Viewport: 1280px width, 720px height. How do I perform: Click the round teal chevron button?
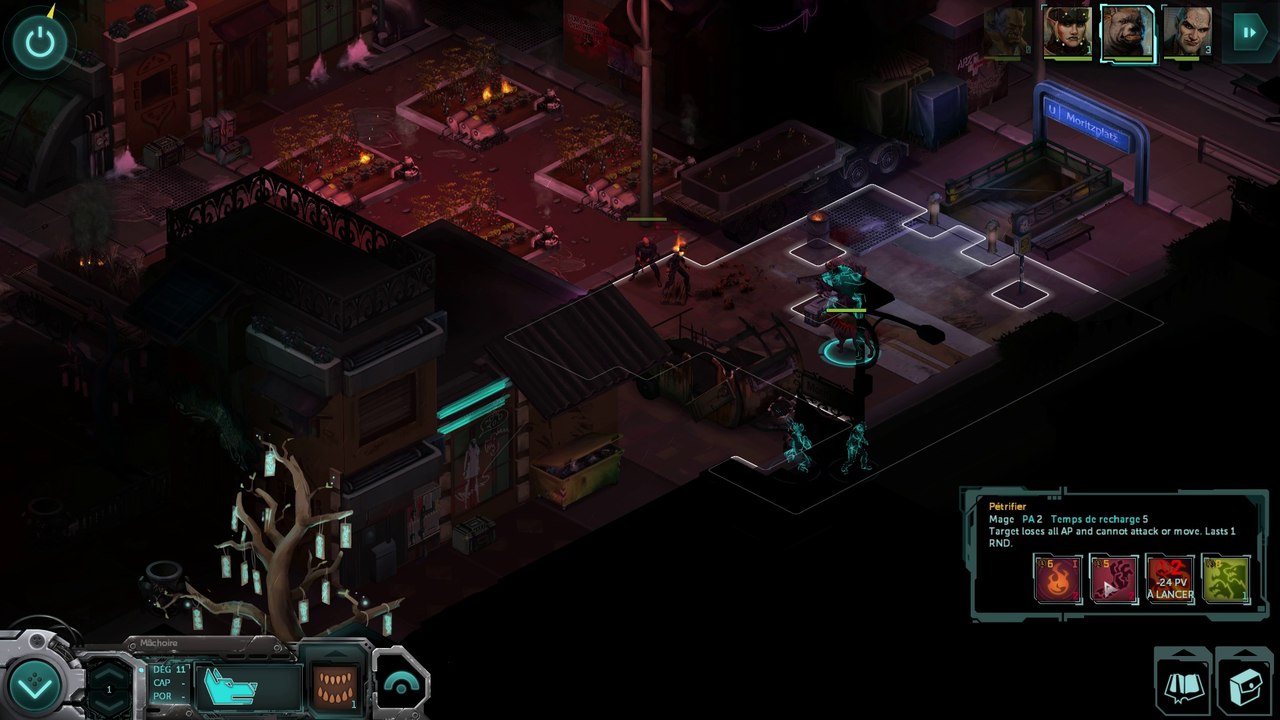pyautogui.click(x=37, y=684)
